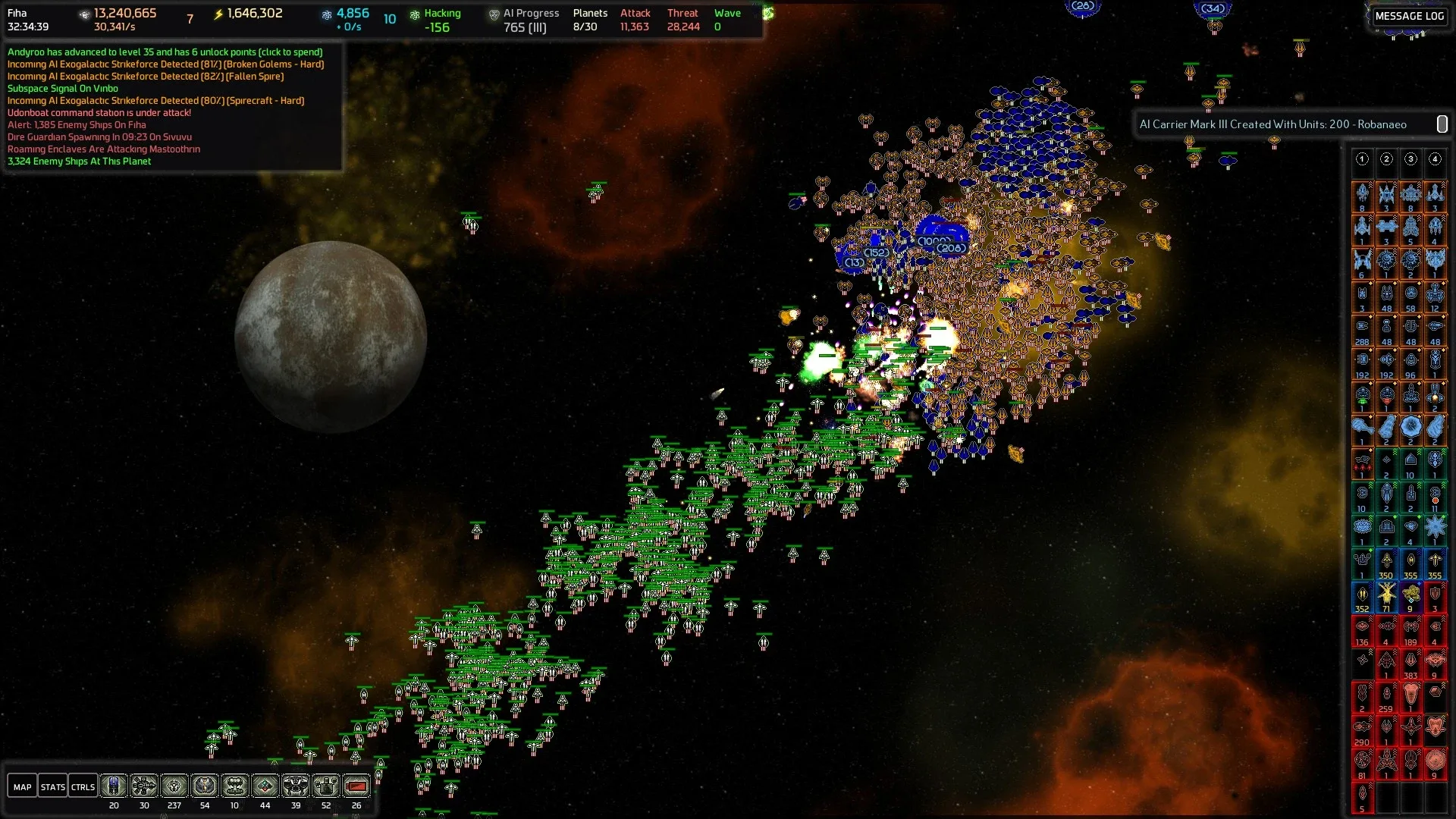Choose the bottom-bar ship type with count 20
The width and height of the screenshot is (1456, 819).
[x=114, y=786]
